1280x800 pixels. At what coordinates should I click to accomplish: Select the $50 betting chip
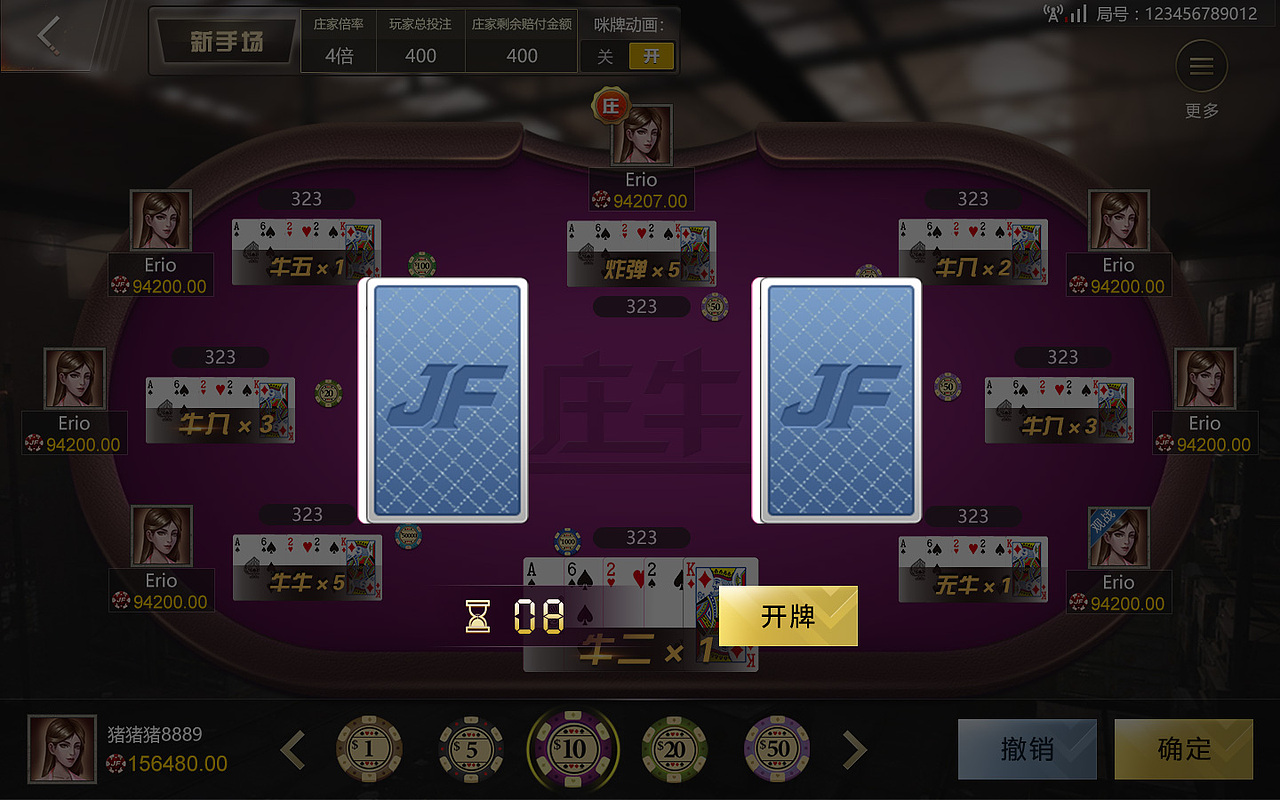pos(776,748)
